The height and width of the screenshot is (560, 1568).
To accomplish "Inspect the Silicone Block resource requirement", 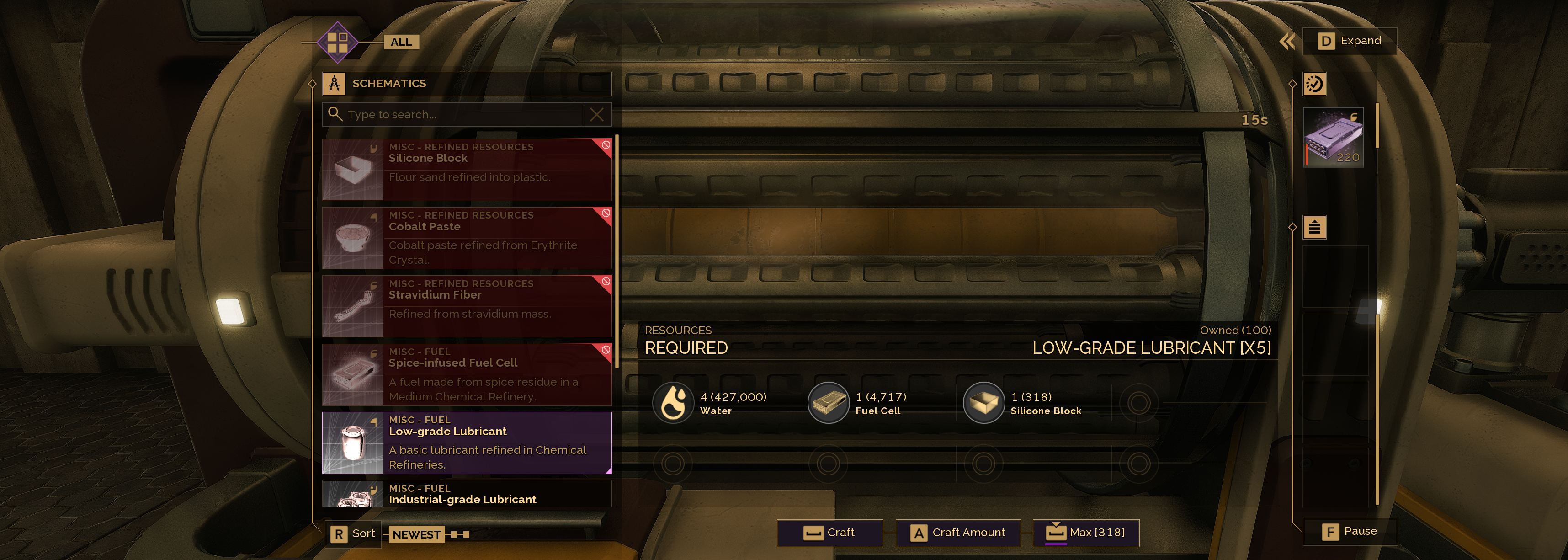I will (983, 403).
